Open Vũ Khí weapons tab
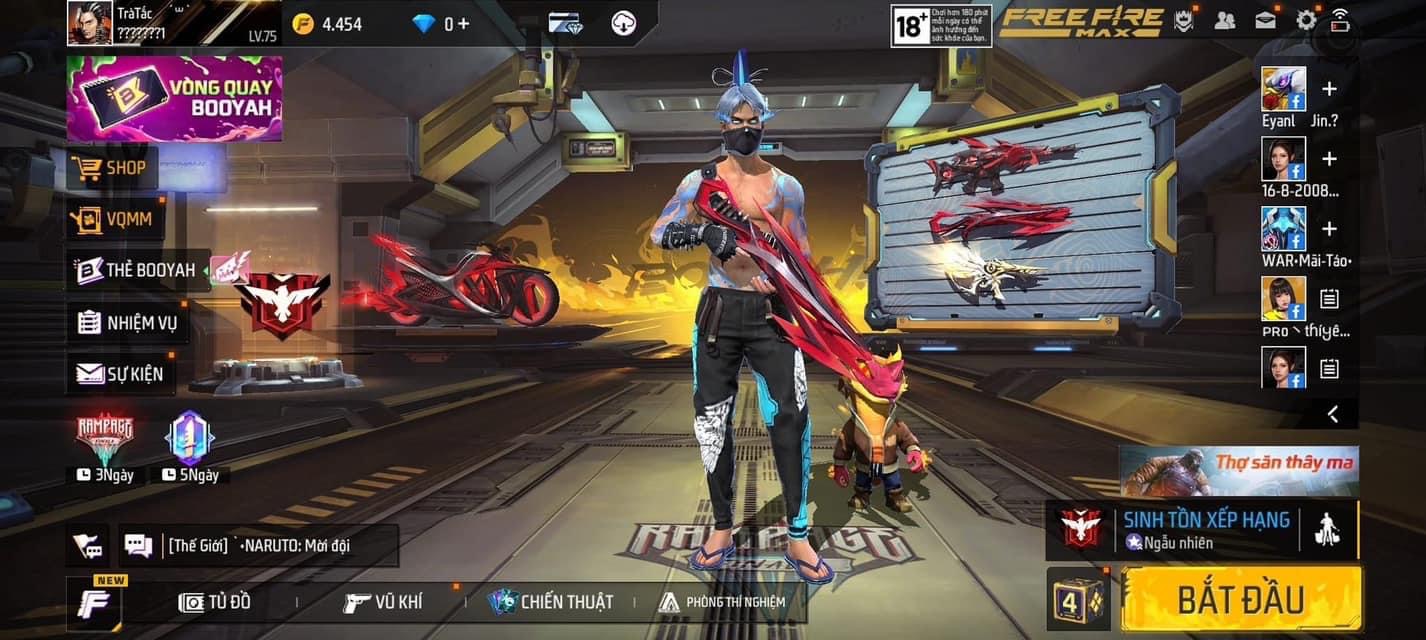Image resolution: width=1426 pixels, height=640 pixels. (383, 602)
